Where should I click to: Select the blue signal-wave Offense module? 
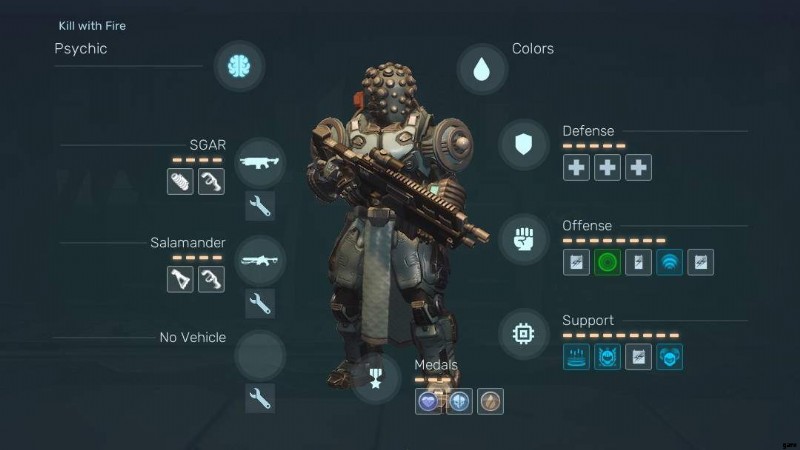(669, 263)
